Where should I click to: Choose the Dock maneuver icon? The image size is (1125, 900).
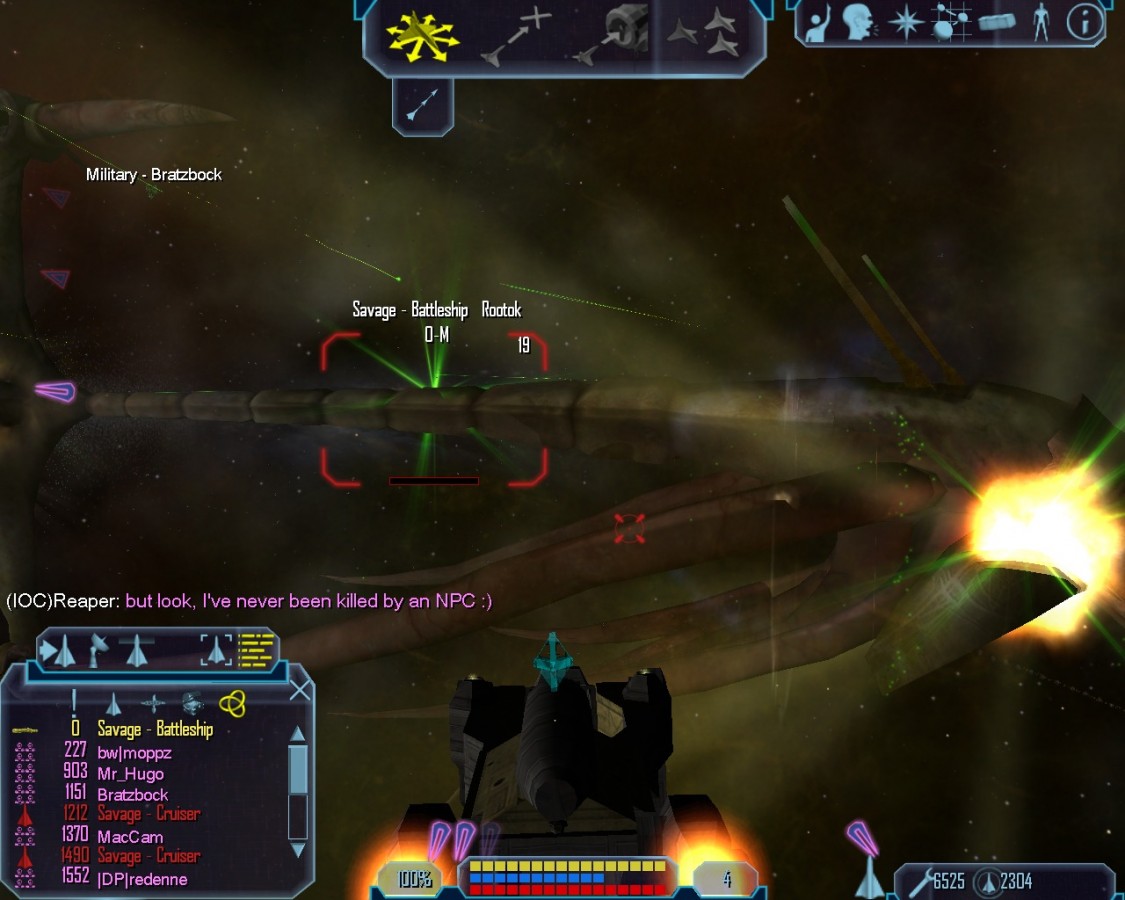coord(612,38)
